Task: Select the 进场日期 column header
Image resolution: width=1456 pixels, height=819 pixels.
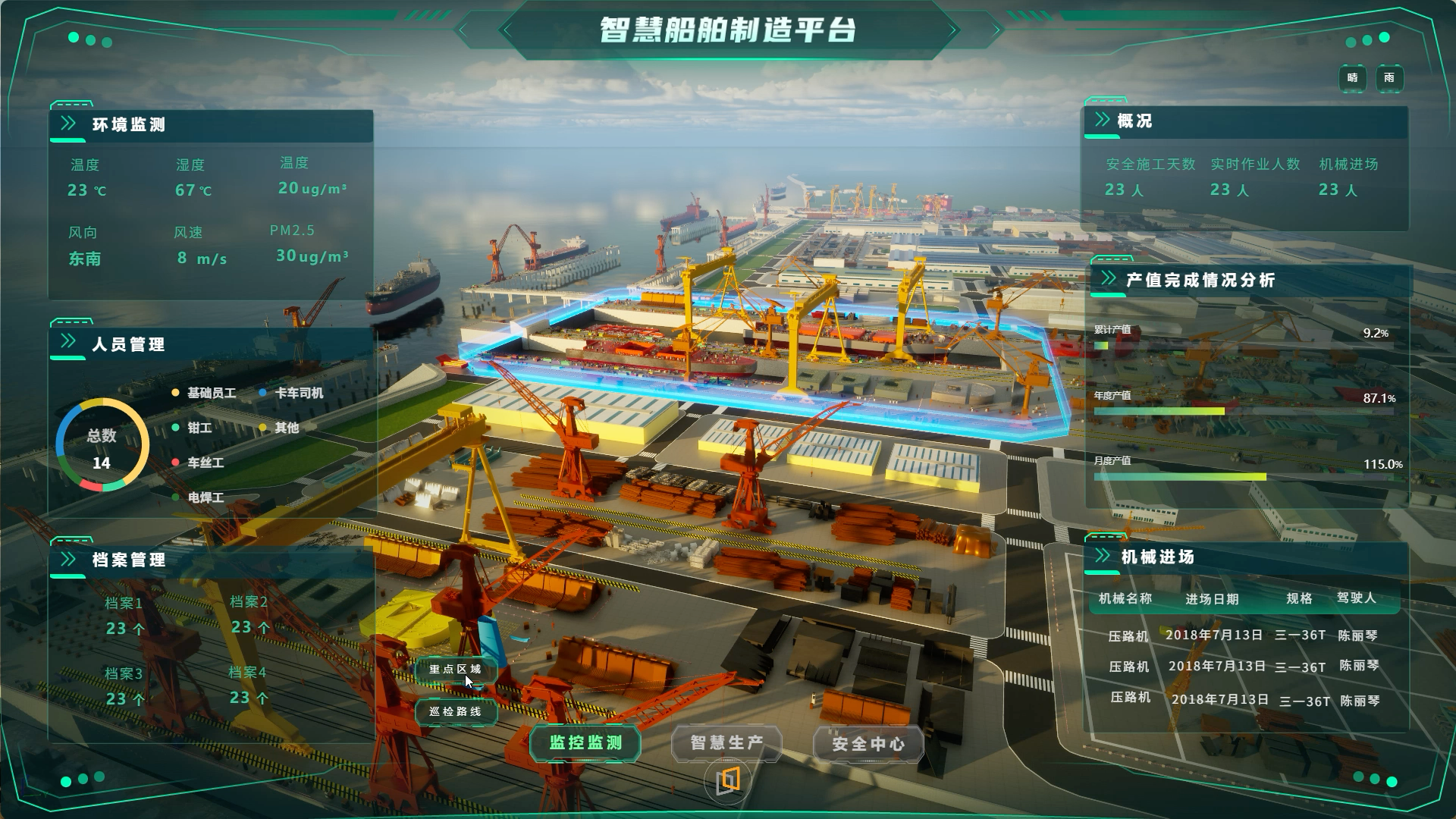Action: click(x=1212, y=599)
